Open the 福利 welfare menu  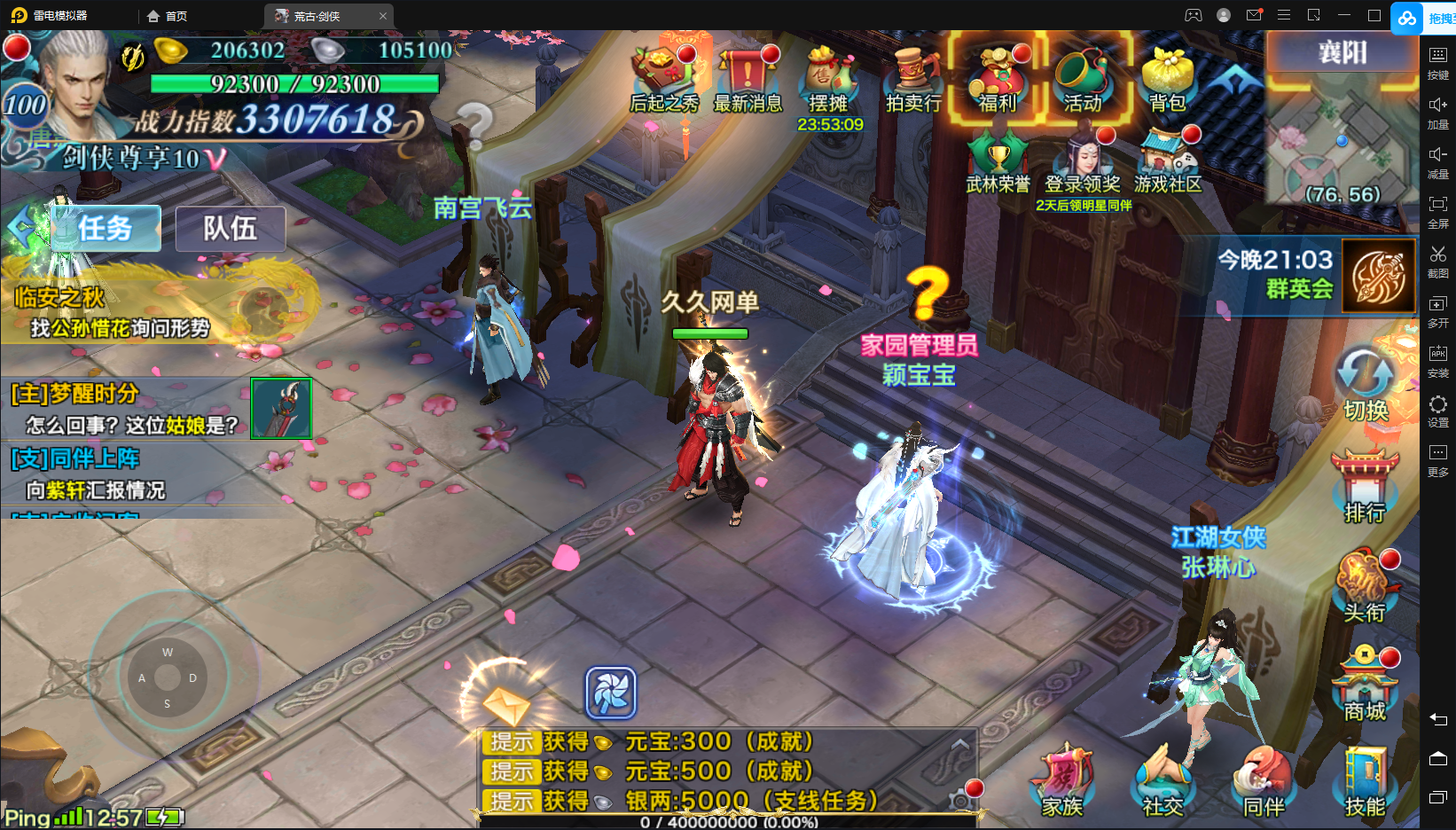[998, 78]
